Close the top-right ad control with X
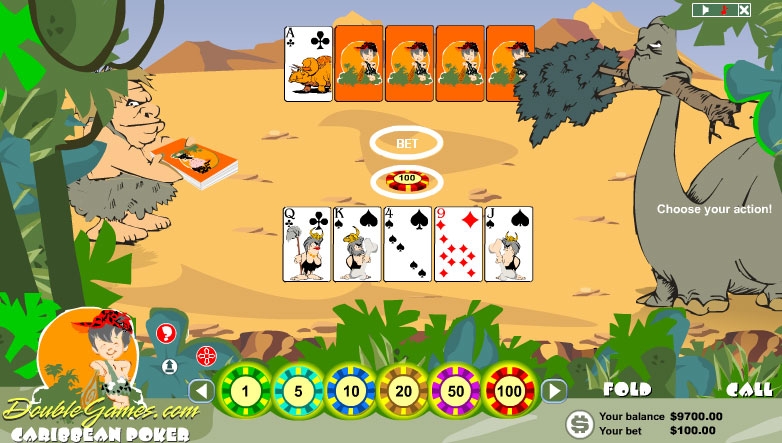782x443 pixels. [x=742, y=10]
